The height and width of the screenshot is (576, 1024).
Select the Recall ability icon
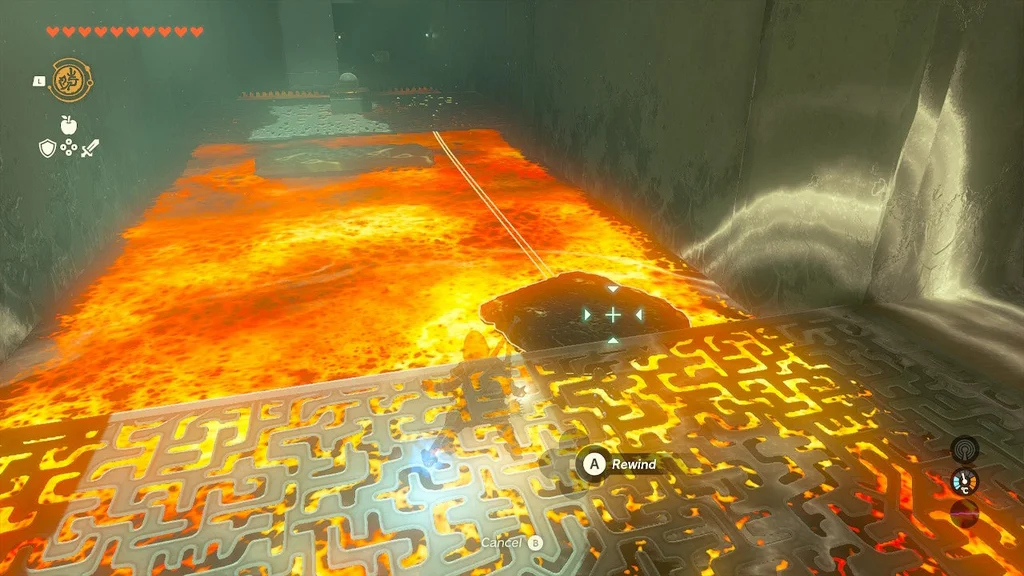click(x=70, y=79)
